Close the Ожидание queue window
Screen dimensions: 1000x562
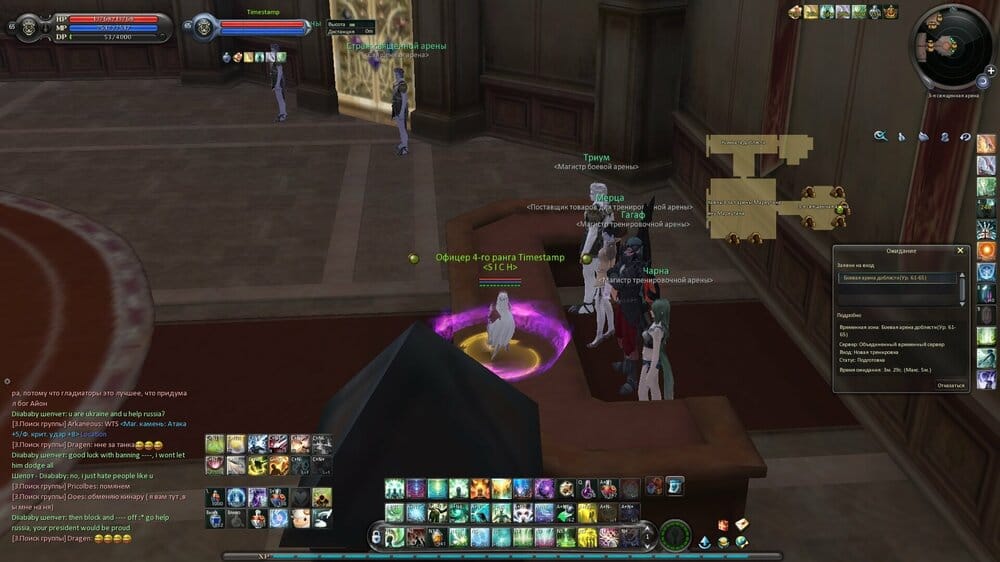961,251
